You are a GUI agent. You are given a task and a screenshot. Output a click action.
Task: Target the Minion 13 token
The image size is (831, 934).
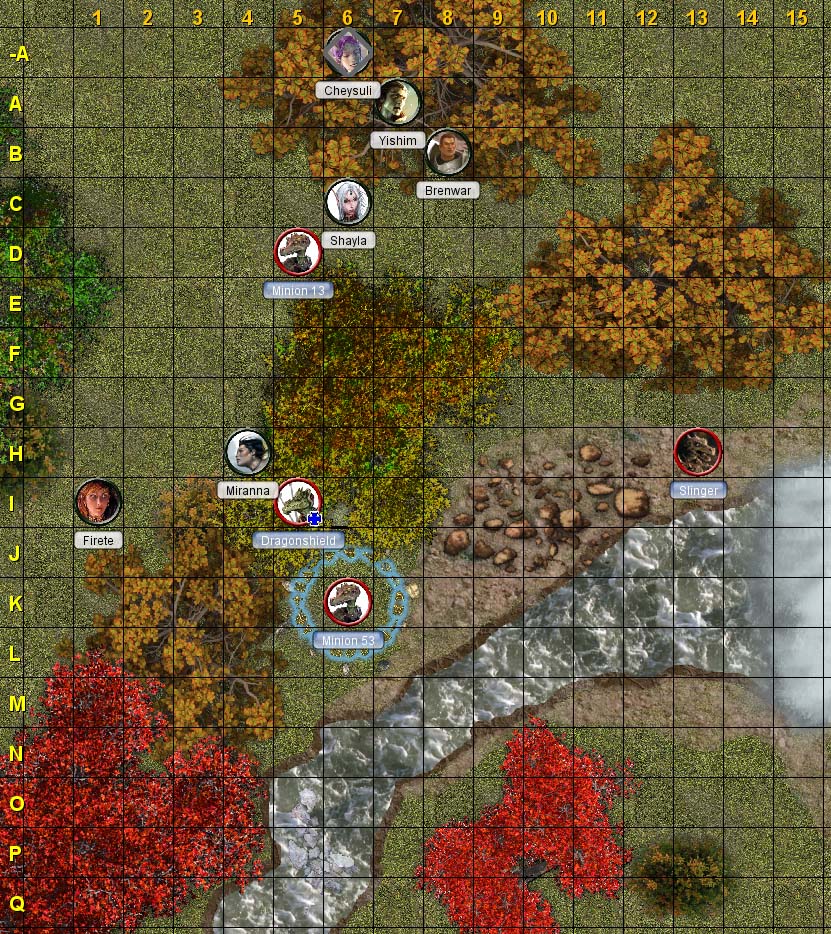click(298, 252)
